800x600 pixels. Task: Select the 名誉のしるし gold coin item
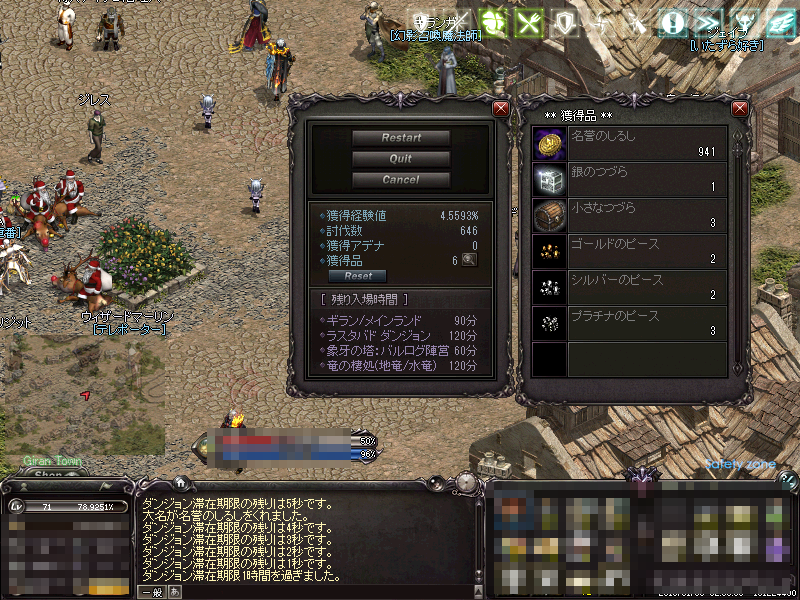click(x=548, y=144)
